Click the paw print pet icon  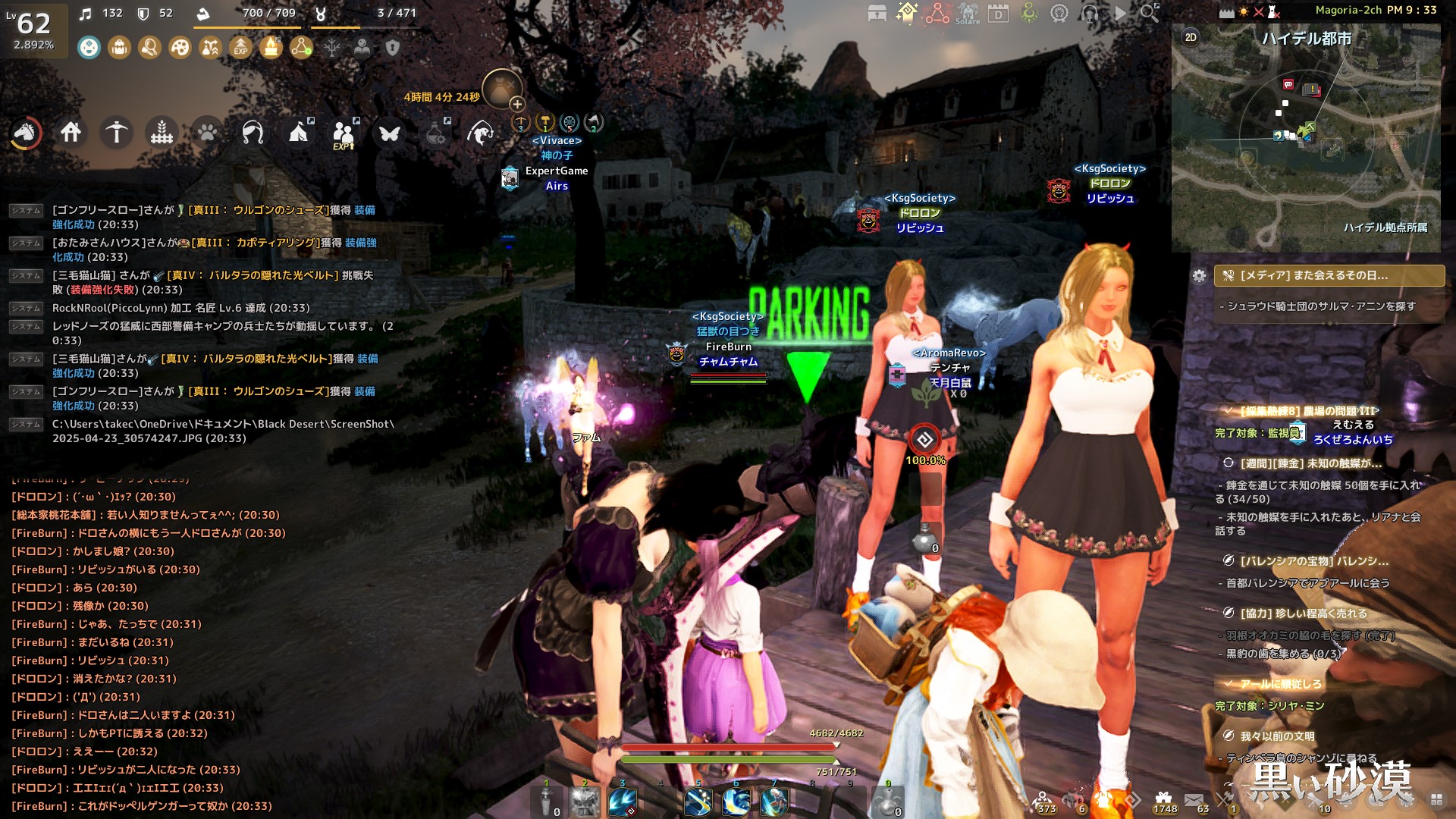click(x=207, y=133)
